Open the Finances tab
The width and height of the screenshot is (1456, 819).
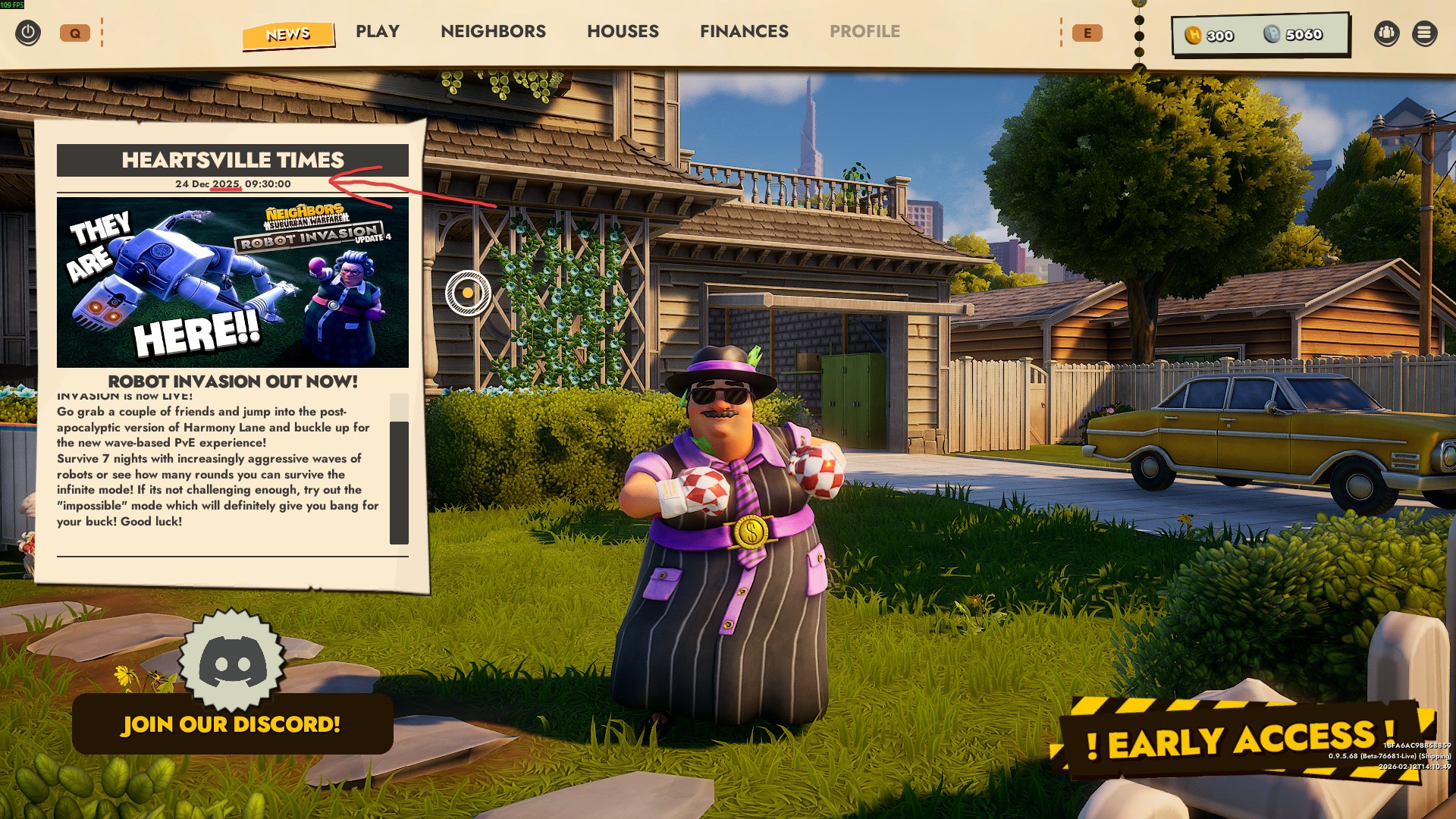pyautogui.click(x=744, y=32)
